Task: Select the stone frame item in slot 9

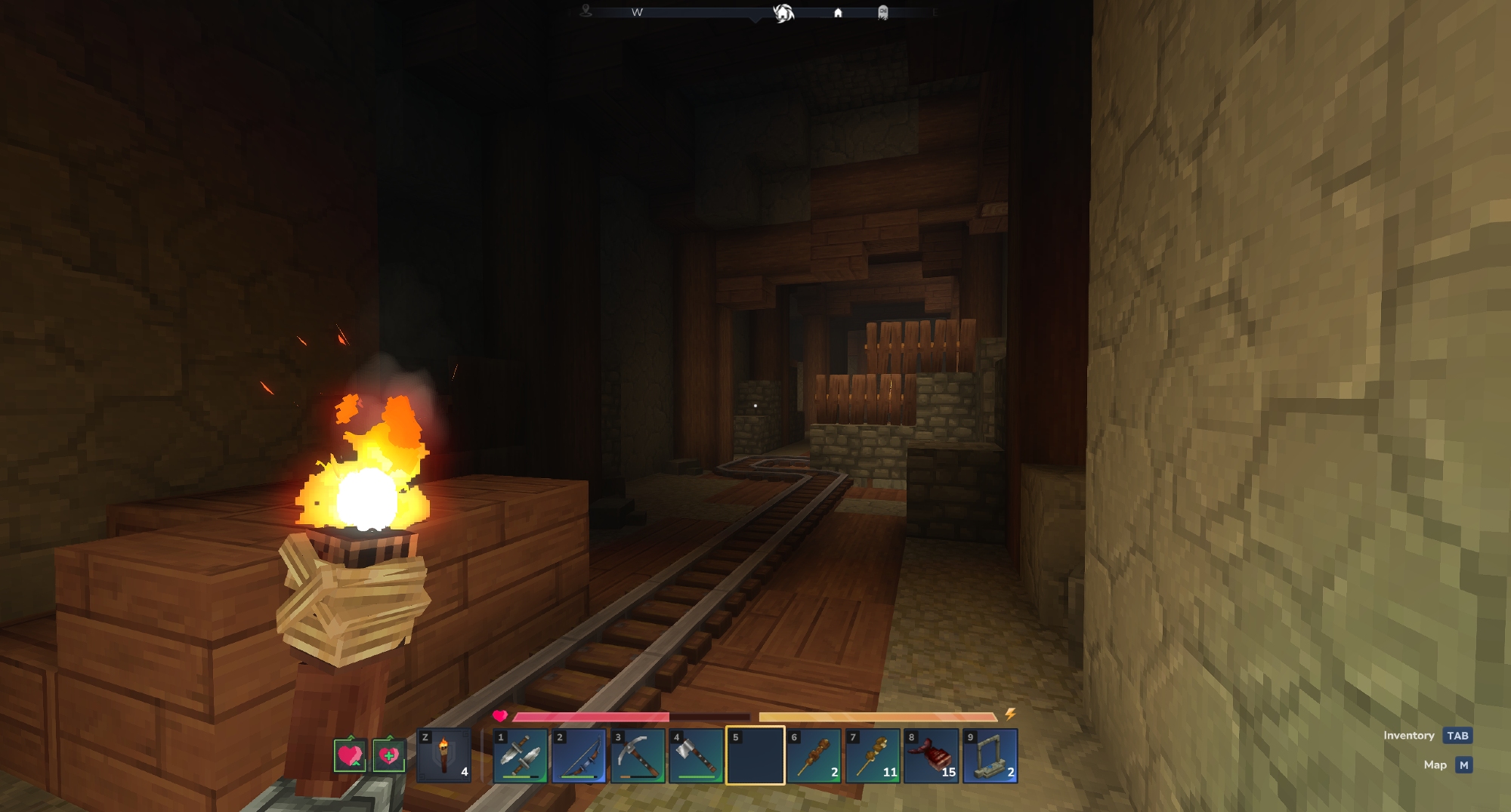Action: tap(990, 756)
